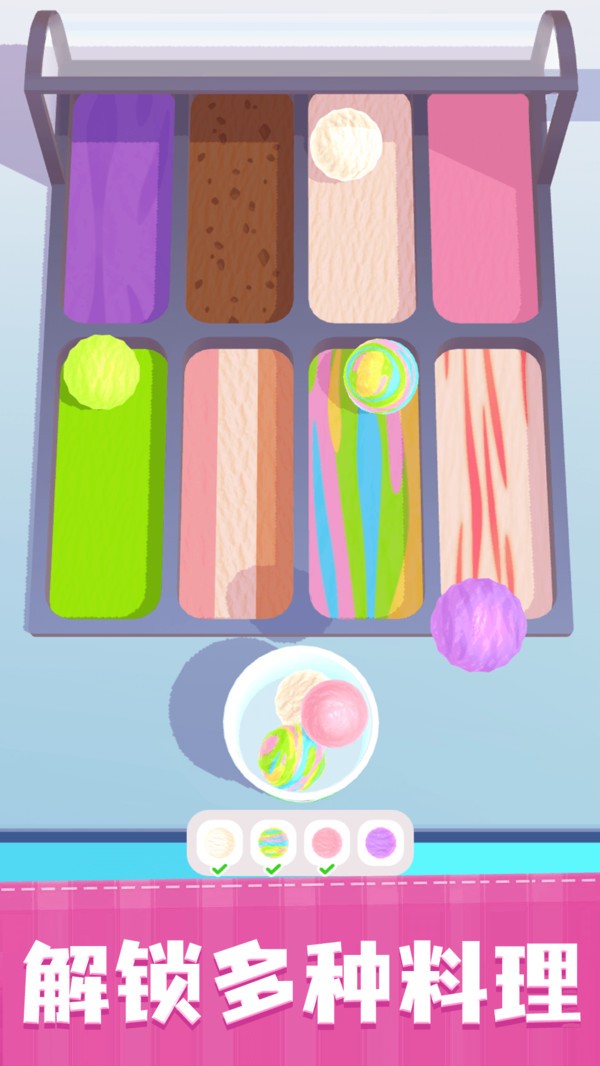This screenshot has width=600, height=1066.
Task: Select the purple ice cream tub
Action: pyautogui.click(x=118, y=210)
